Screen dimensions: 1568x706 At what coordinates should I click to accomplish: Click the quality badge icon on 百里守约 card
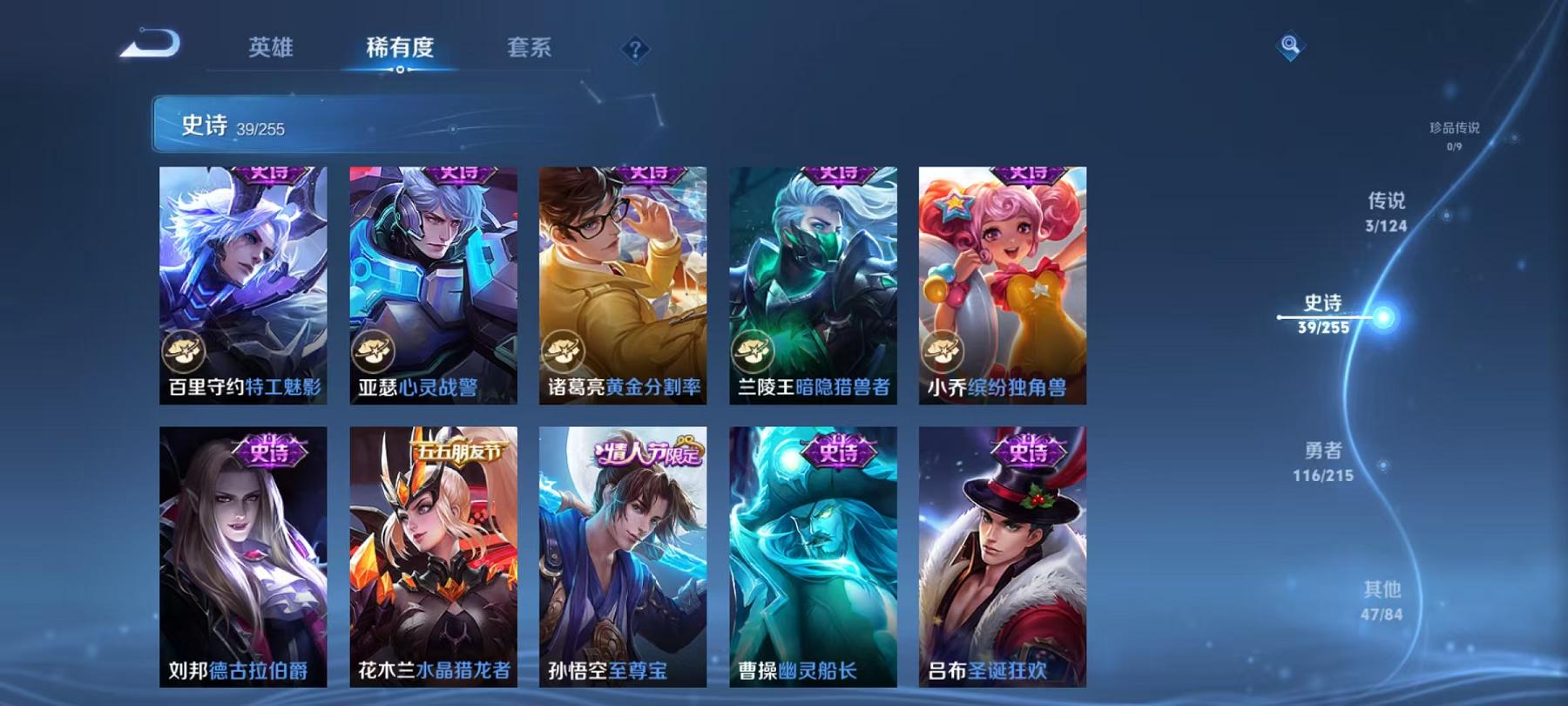(186, 352)
